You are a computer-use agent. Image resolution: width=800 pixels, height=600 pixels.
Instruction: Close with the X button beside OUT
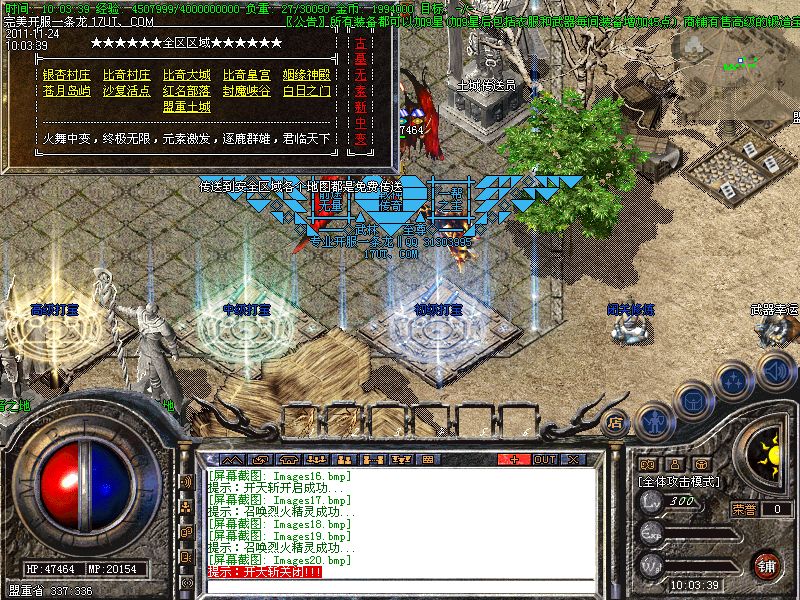tap(573, 459)
